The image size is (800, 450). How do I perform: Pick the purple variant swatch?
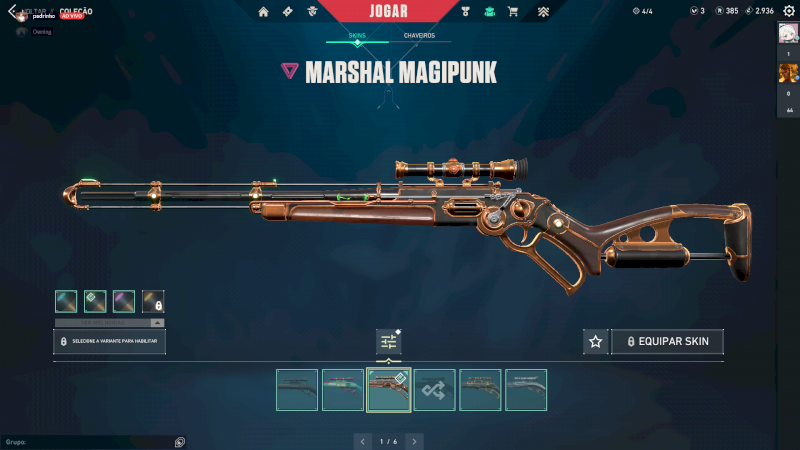pos(124,301)
